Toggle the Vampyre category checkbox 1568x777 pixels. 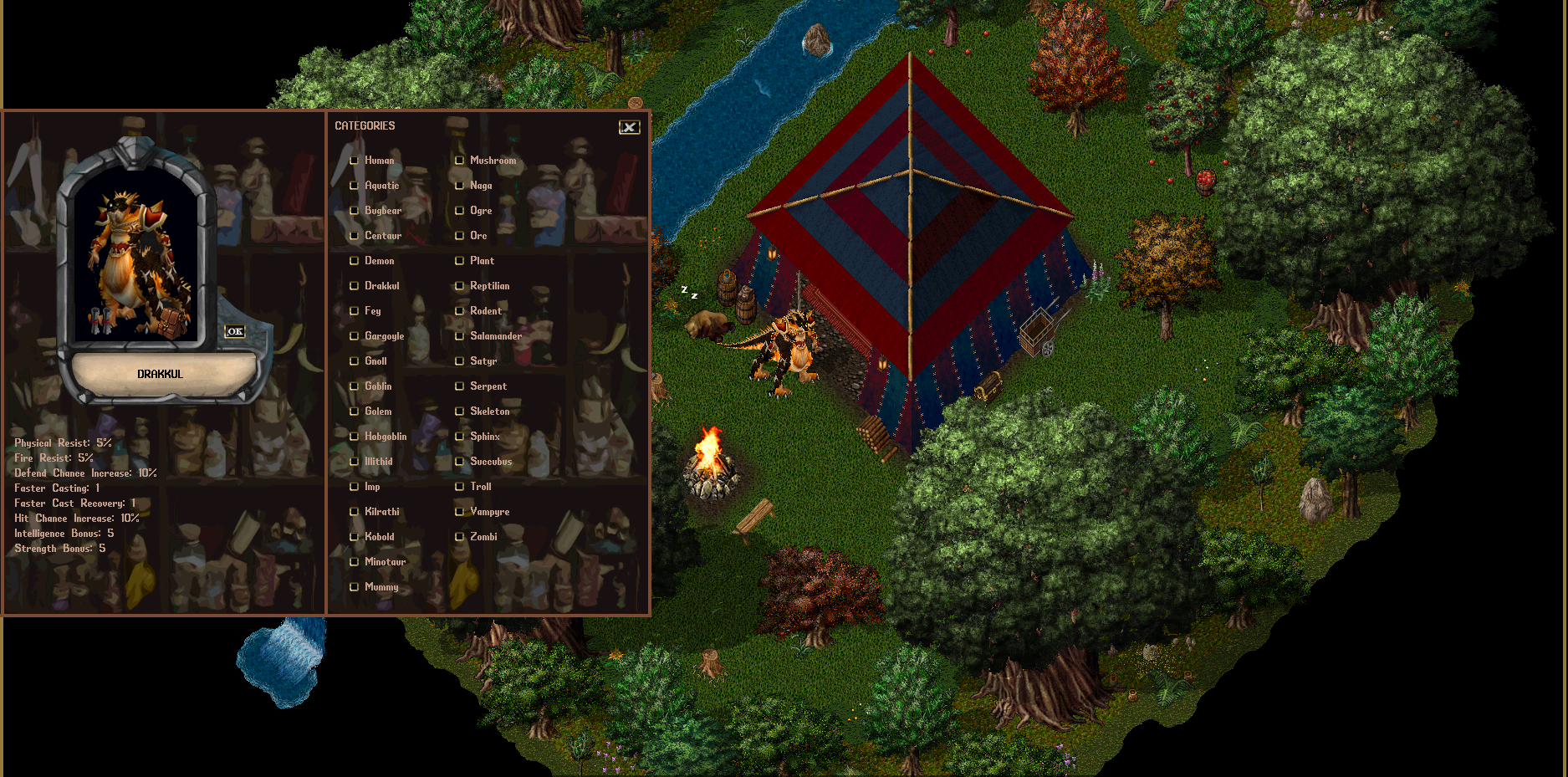pos(460,512)
